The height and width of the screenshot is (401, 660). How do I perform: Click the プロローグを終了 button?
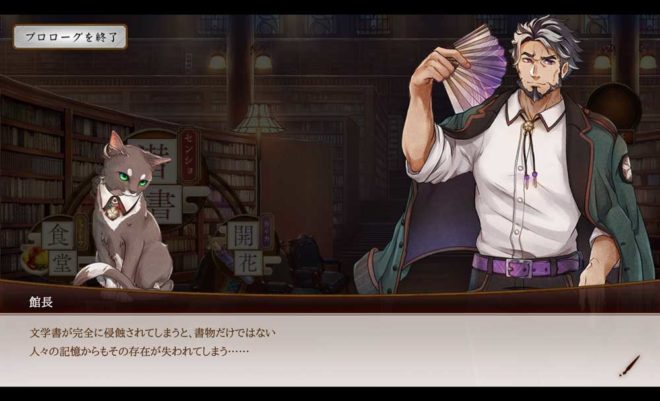(x=70, y=38)
